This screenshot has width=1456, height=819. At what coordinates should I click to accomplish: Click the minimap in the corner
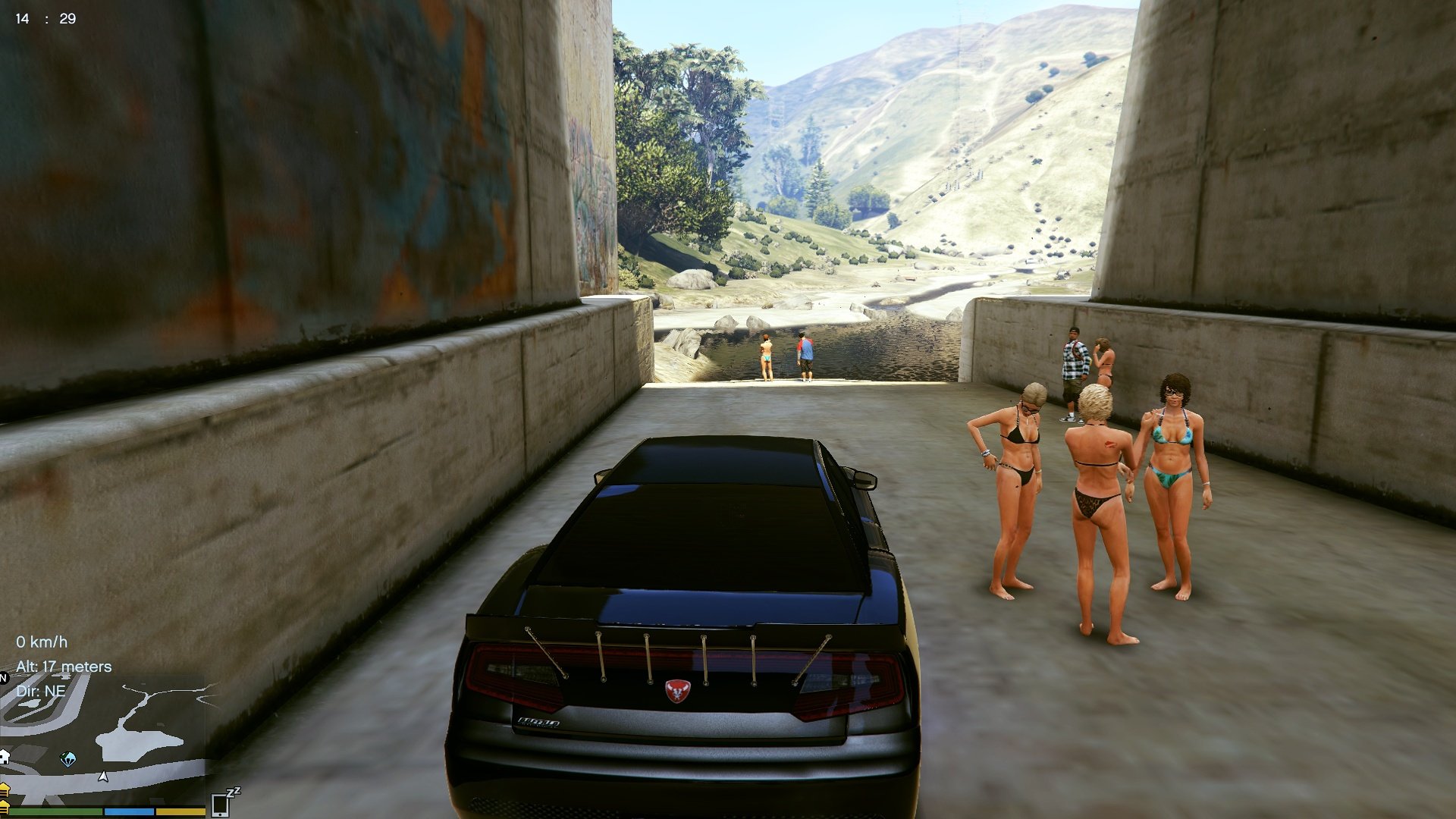point(102,739)
